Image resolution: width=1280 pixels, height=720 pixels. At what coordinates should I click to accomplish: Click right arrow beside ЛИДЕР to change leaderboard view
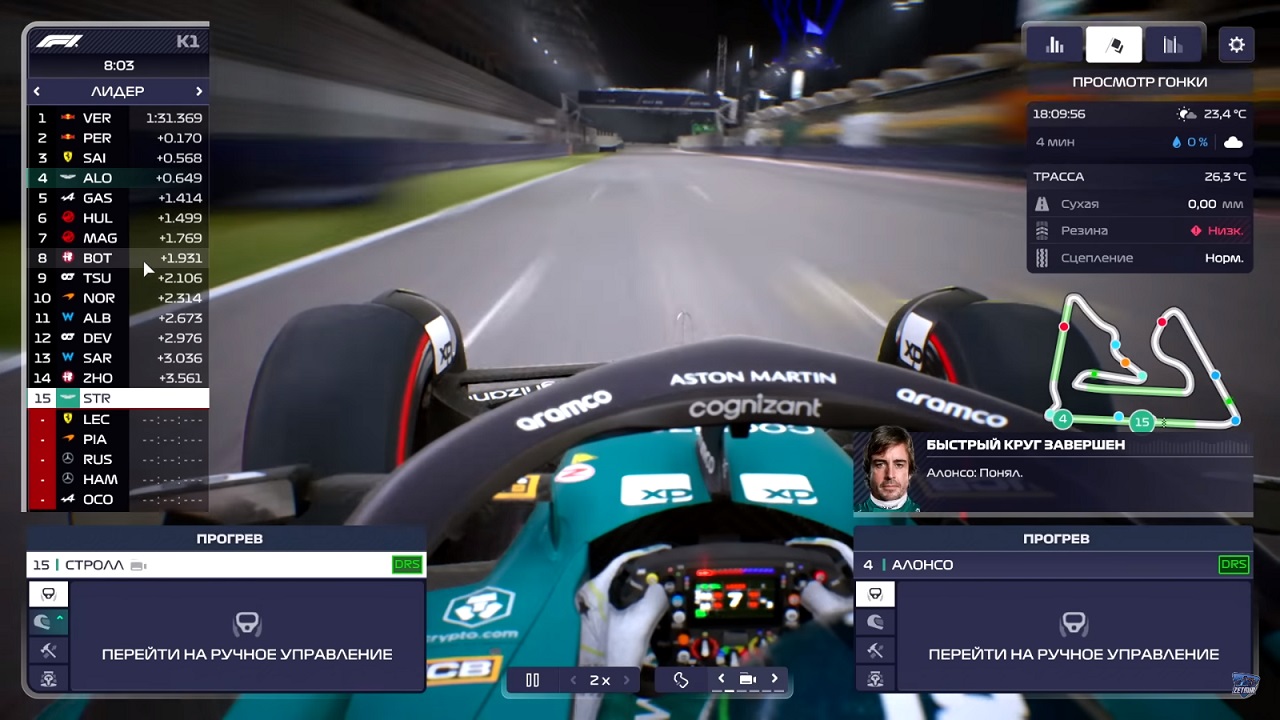pos(199,91)
